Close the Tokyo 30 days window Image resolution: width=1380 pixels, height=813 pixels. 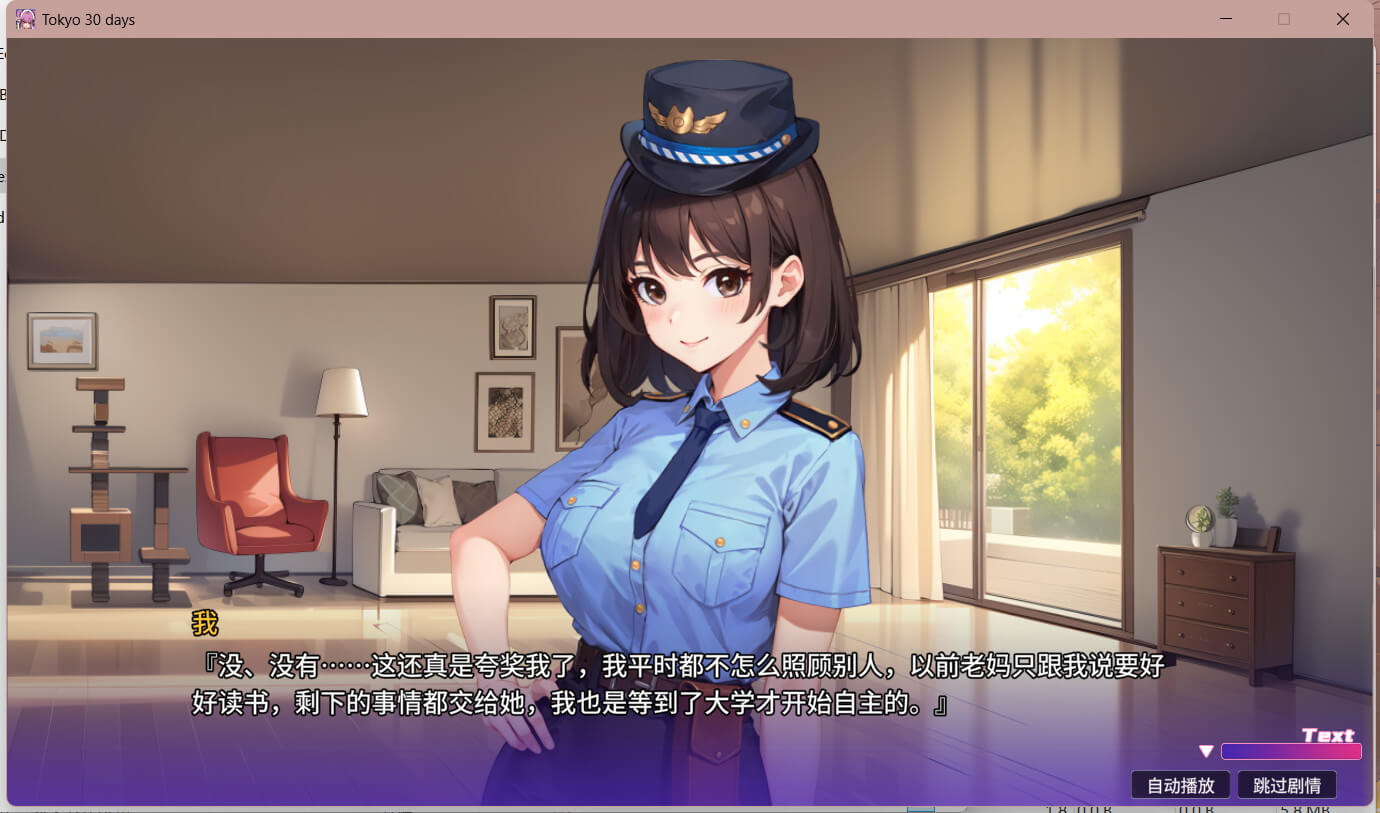(x=1342, y=19)
